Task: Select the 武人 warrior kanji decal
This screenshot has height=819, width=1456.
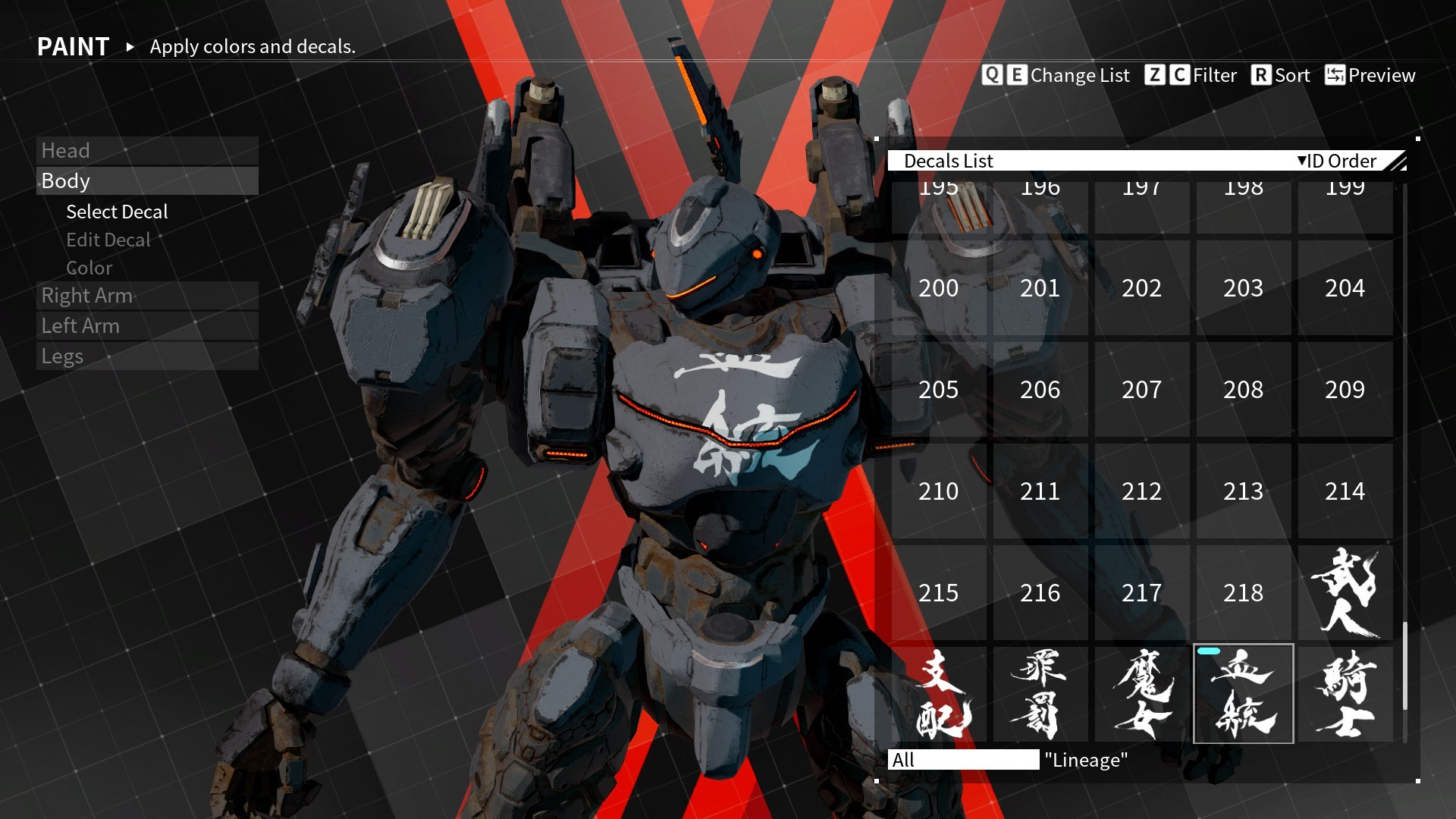Action: click(x=1345, y=593)
